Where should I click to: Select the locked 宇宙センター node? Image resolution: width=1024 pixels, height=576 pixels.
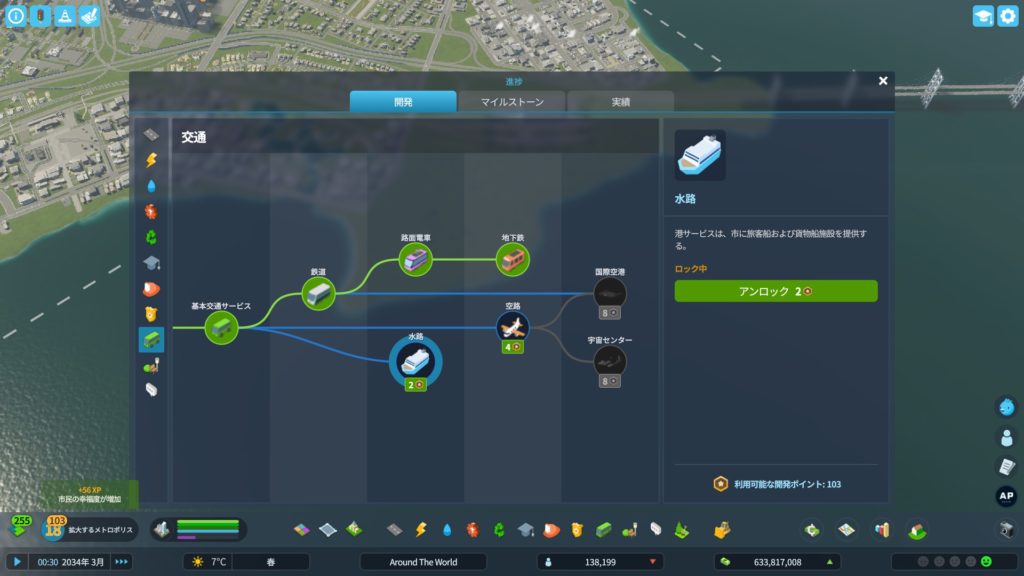(609, 361)
